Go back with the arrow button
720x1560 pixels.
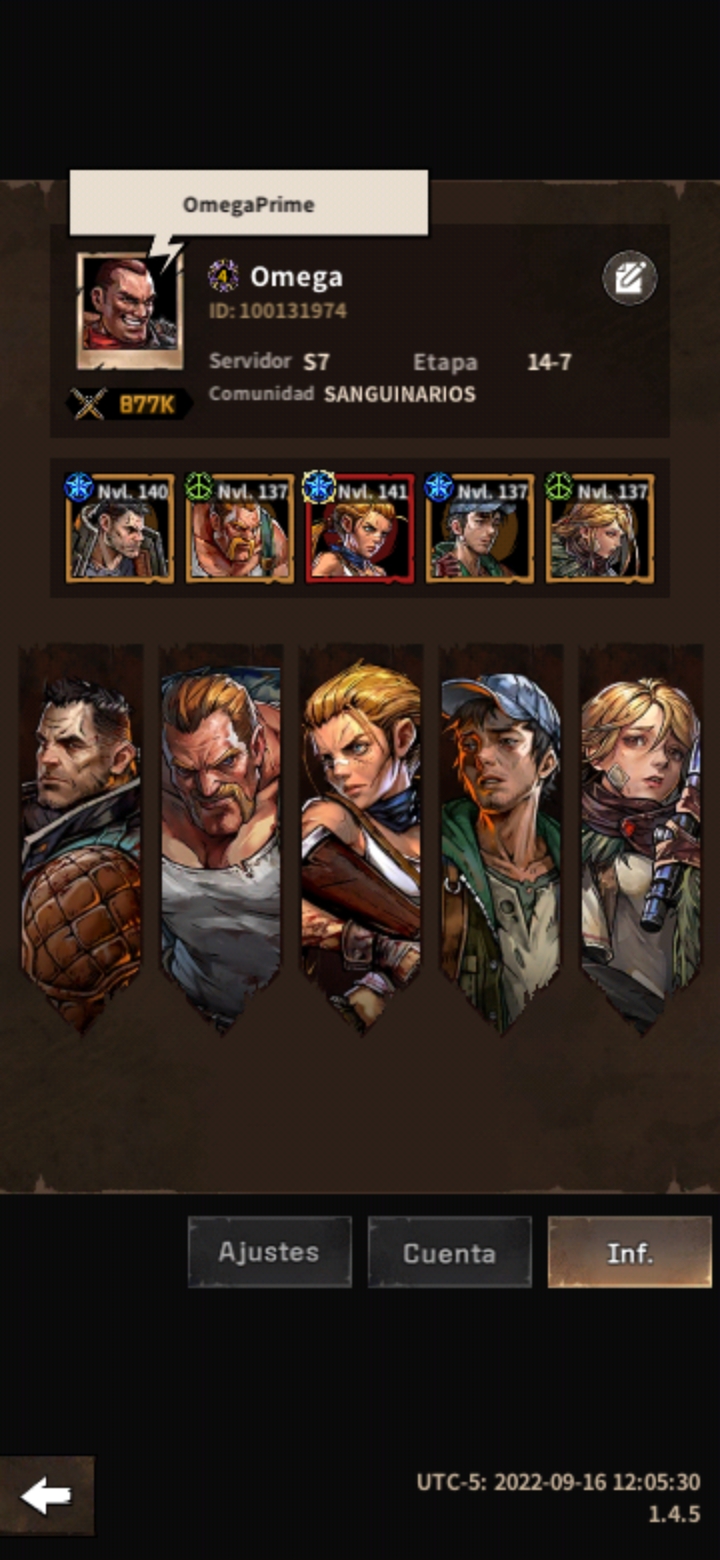pyautogui.click(x=47, y=1496)
